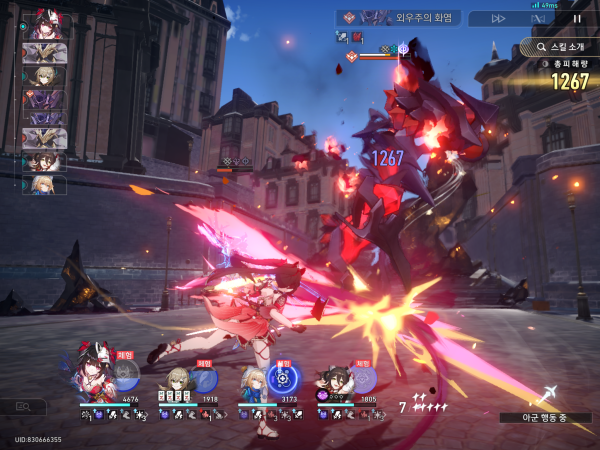Choose the red-masked girl's party portrait
The height and width of the screenshot is (450, 600).
pyautogui.click(x=92, y=371)
